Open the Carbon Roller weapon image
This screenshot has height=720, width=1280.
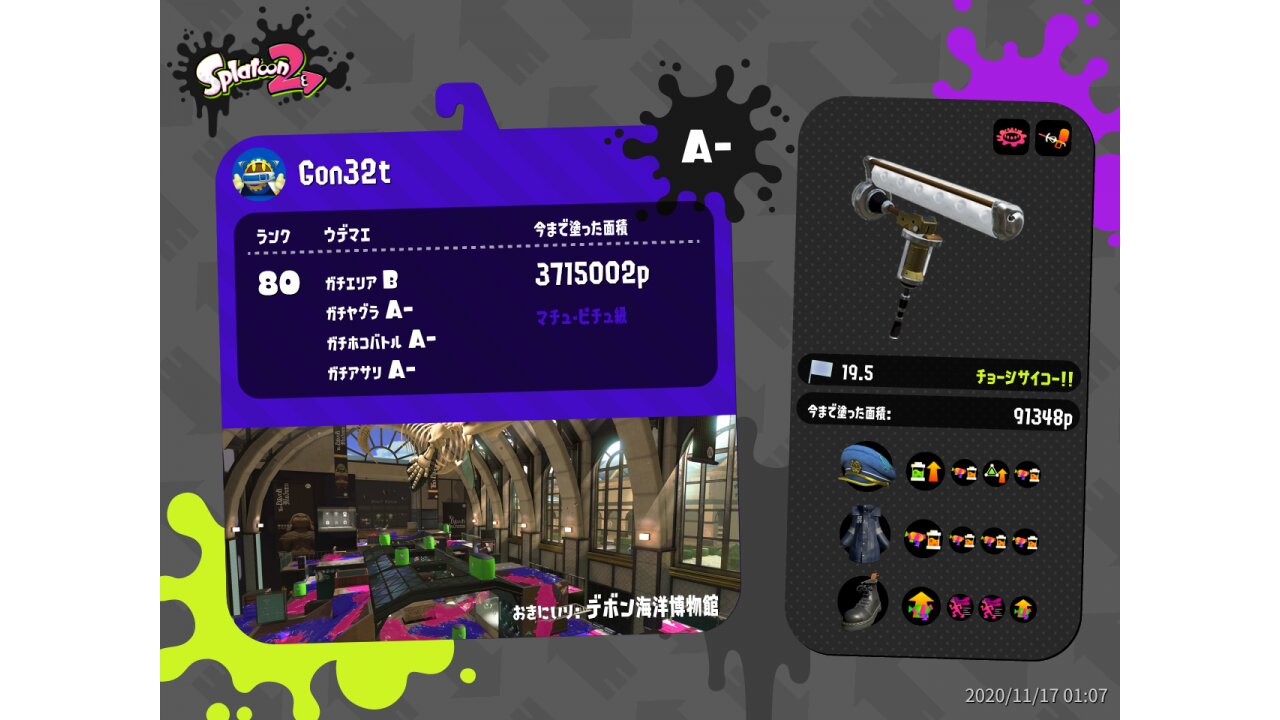(937, 243)
